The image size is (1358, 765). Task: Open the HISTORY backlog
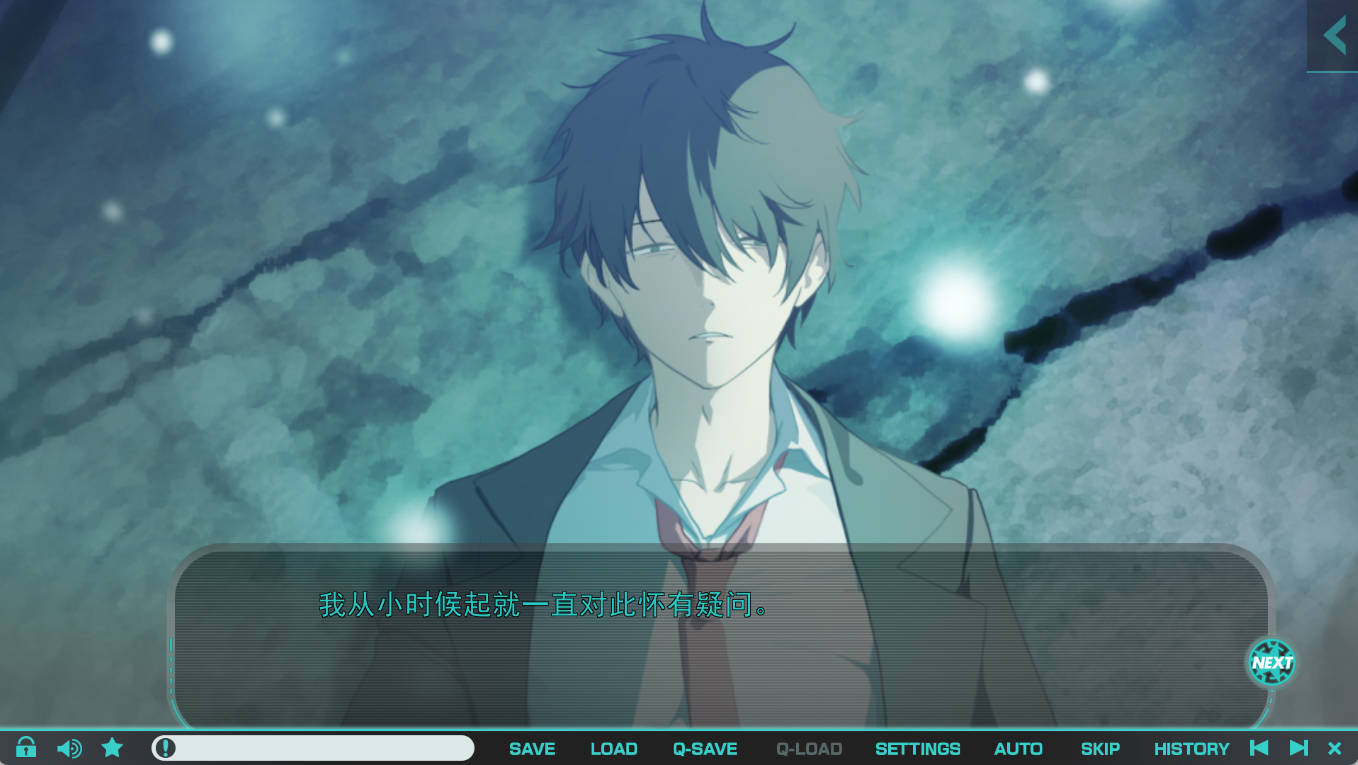(1191, 748)
